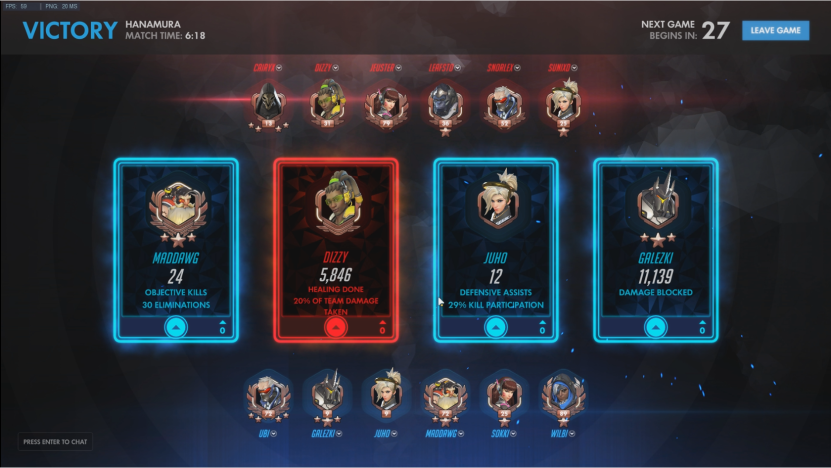Viewport: 831px width, 468px height.
Task: Open the dropdown next to Snorlex's name
Action: [518, 68]
